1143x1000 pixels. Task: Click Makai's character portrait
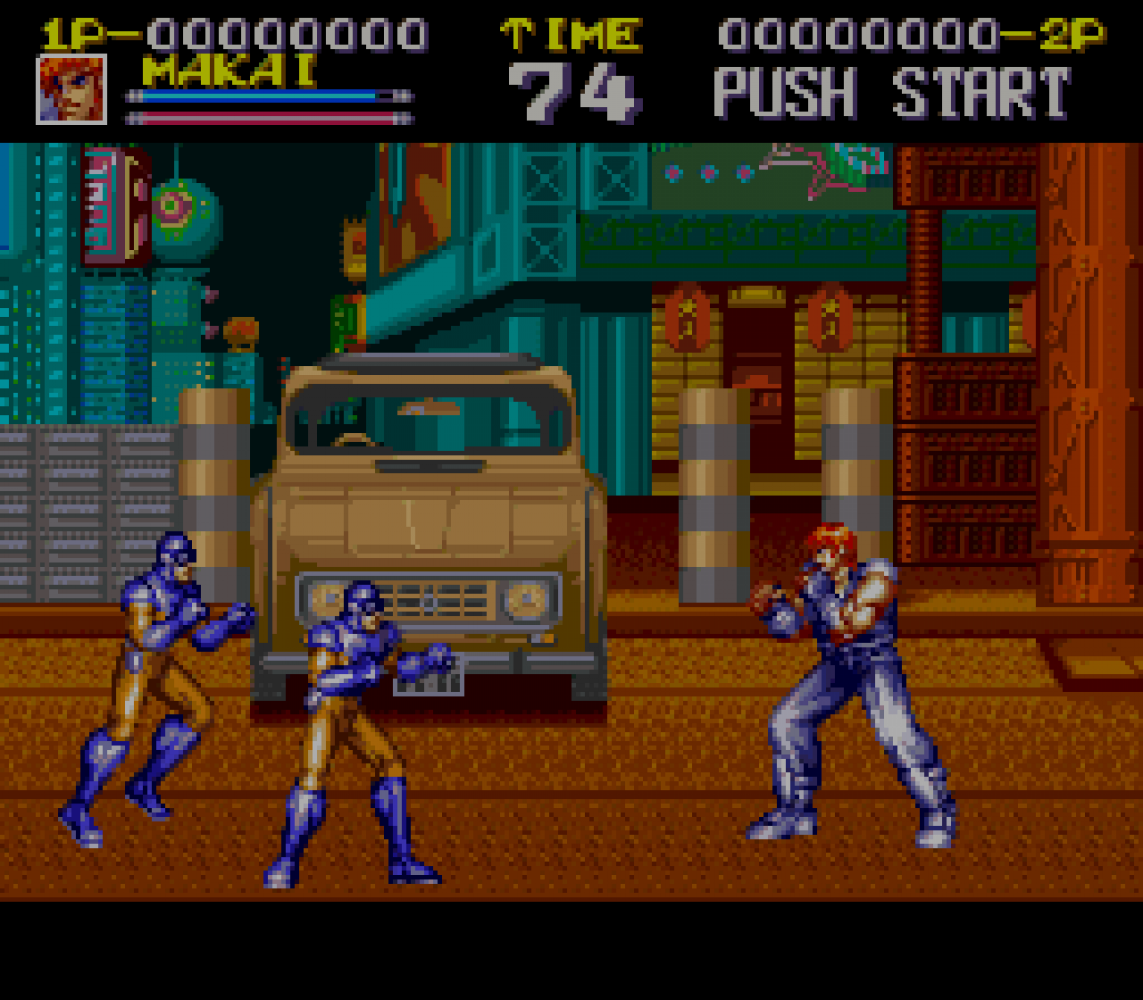(x=71, y=89)
